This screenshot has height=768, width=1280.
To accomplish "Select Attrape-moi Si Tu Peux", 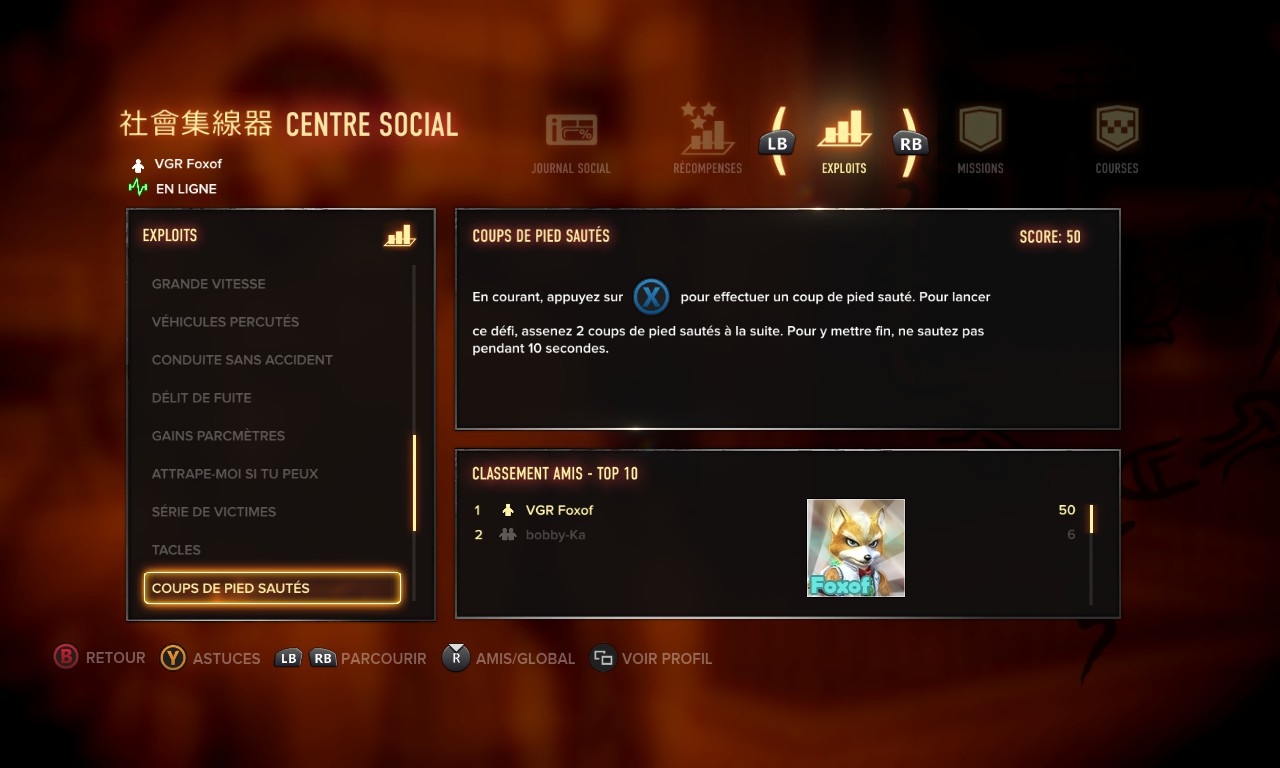I will click(235, 474).
